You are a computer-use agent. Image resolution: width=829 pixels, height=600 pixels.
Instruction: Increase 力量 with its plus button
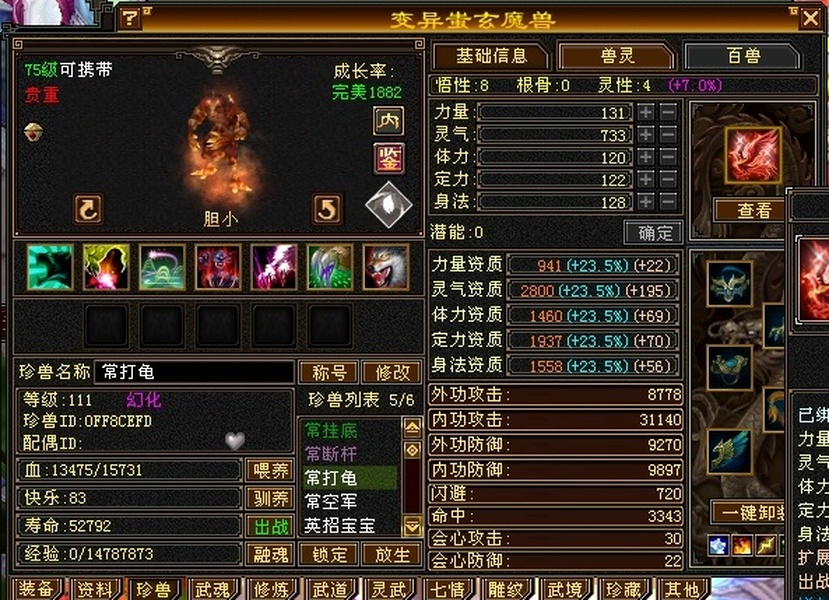647,113
